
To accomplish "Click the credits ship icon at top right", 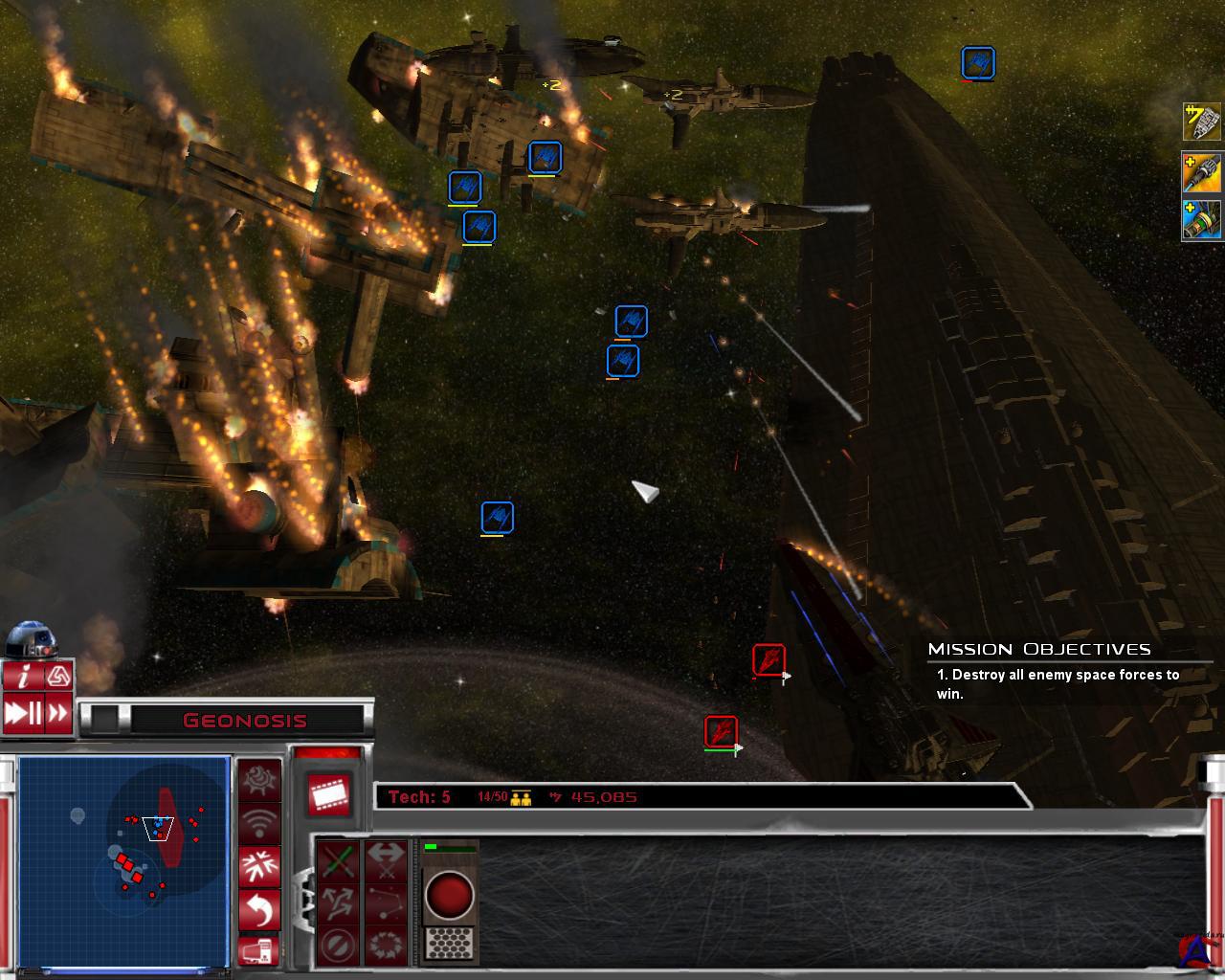I will coord(1202,122).
